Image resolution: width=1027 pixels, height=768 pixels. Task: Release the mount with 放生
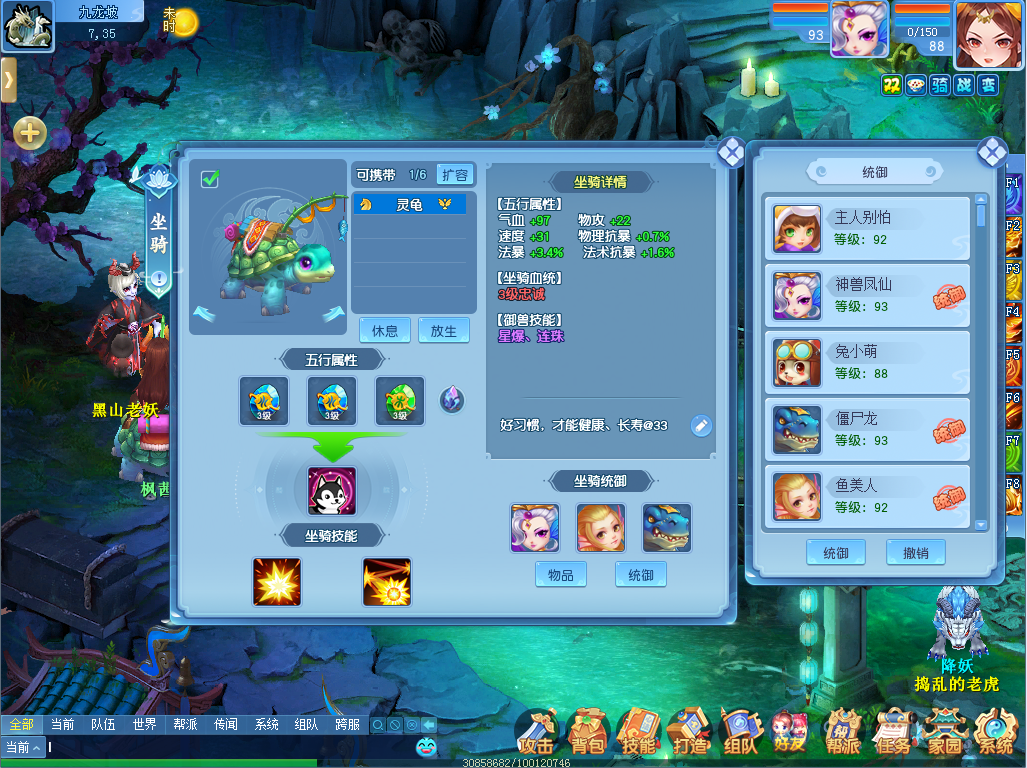(443, 331)
